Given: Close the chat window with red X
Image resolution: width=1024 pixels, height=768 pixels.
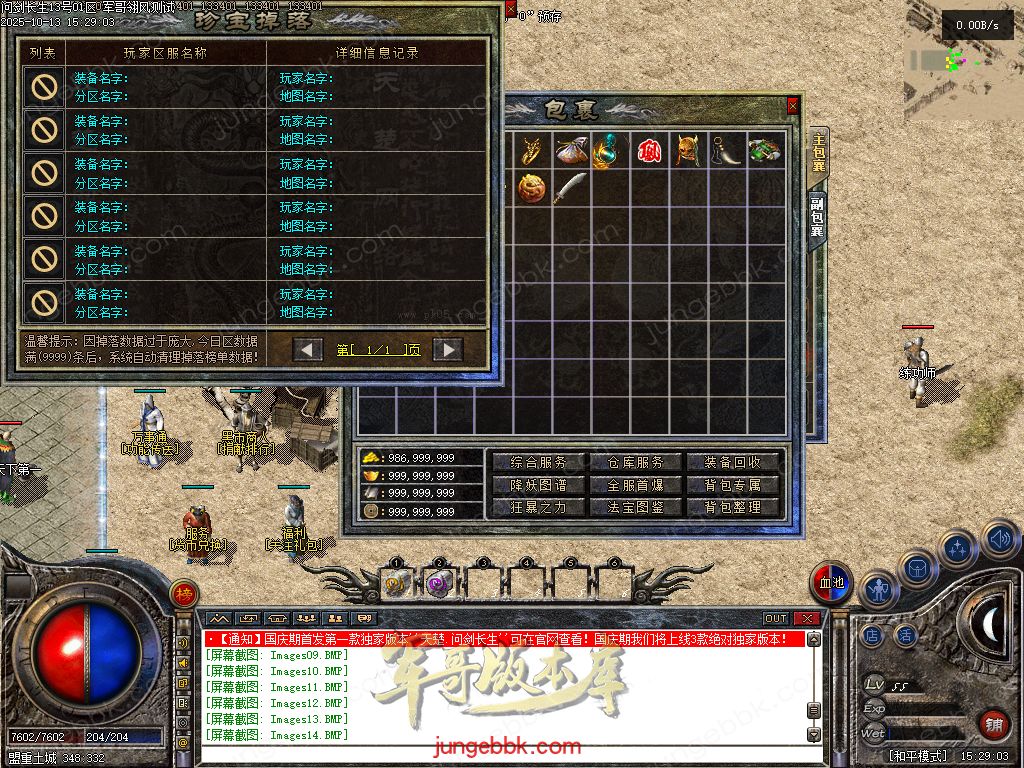Looking at the screenshot, I should [808, 619].
